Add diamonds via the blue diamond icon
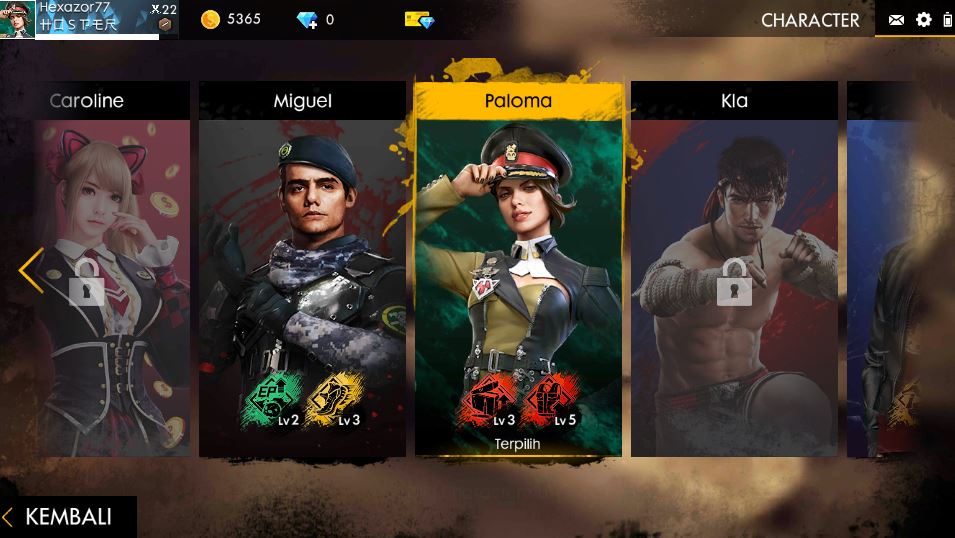 [x=307, y=19]
